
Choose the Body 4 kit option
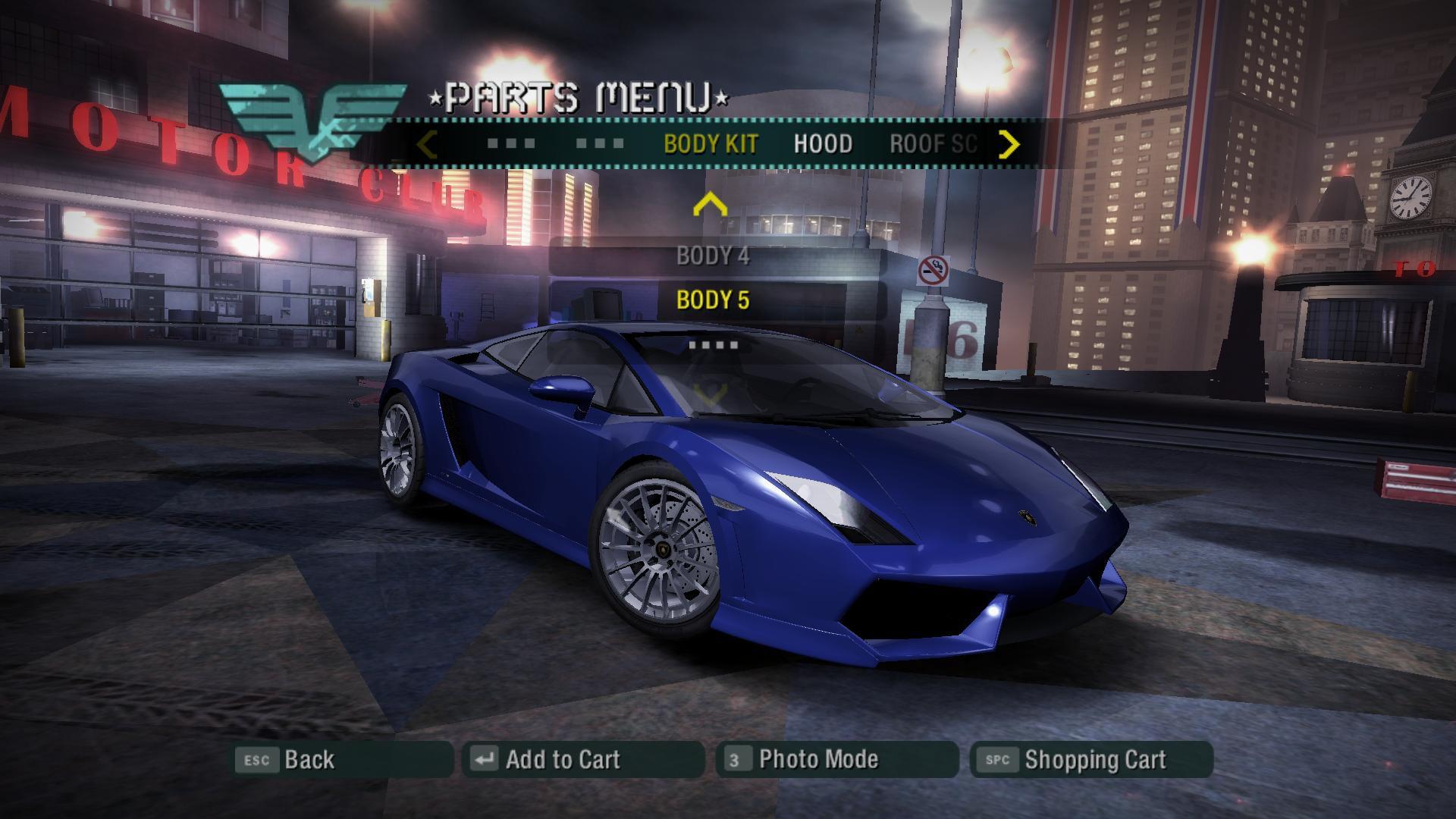pyautogui.click(x=713, y=256)
